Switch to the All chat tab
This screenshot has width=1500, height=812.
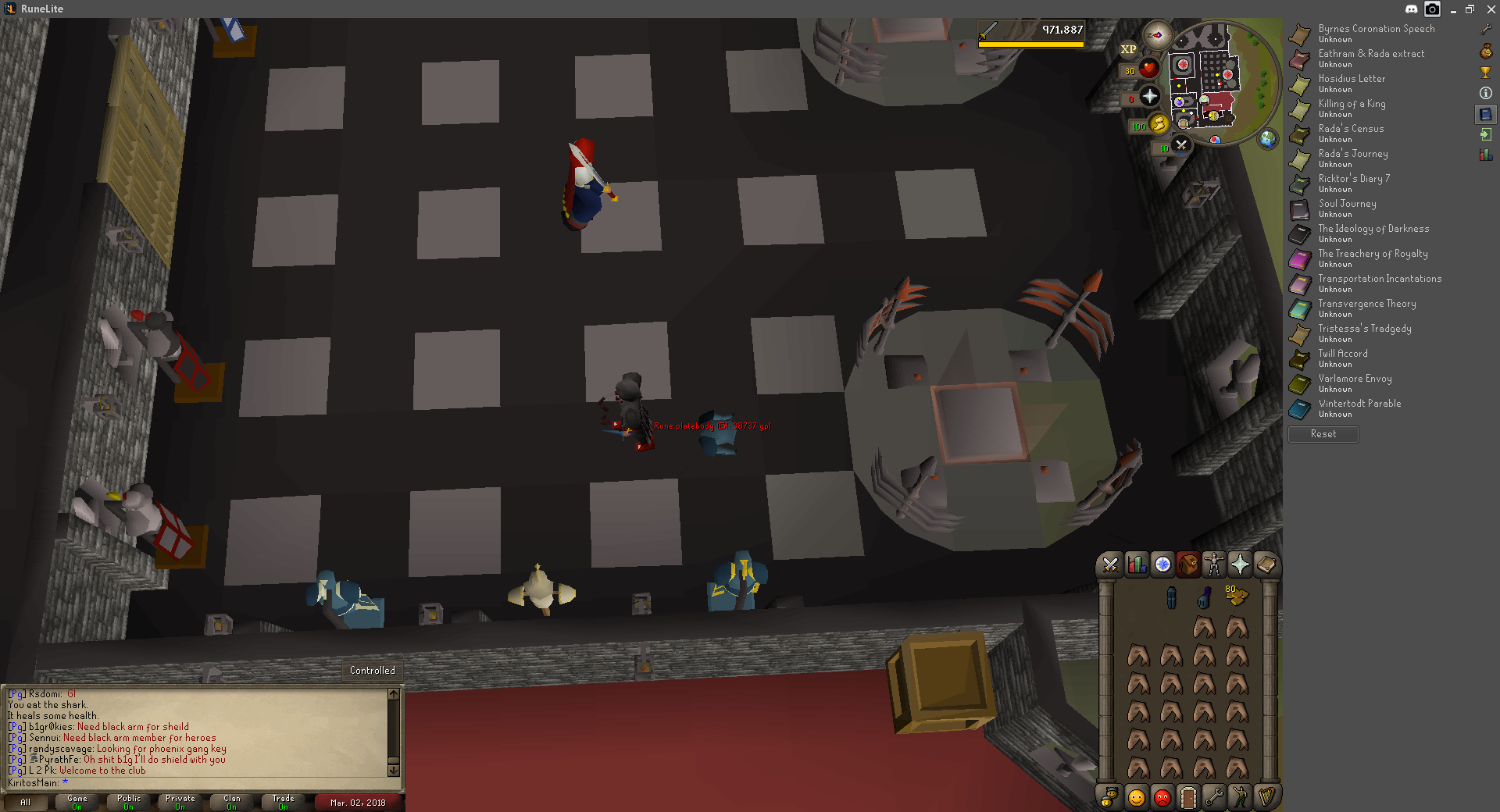tap(26, 802)
